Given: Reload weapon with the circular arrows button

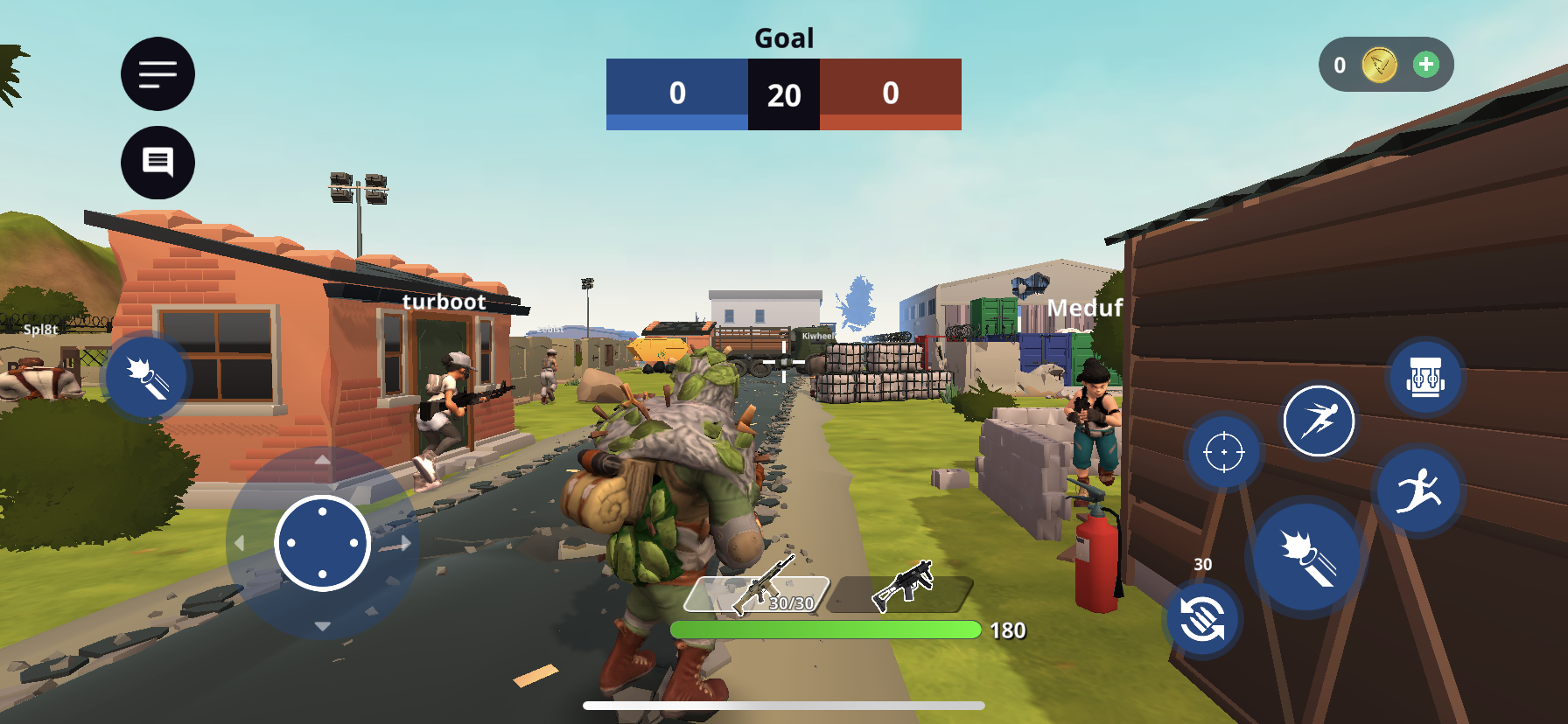Looking at the screenshot, I should point(1202,618).
